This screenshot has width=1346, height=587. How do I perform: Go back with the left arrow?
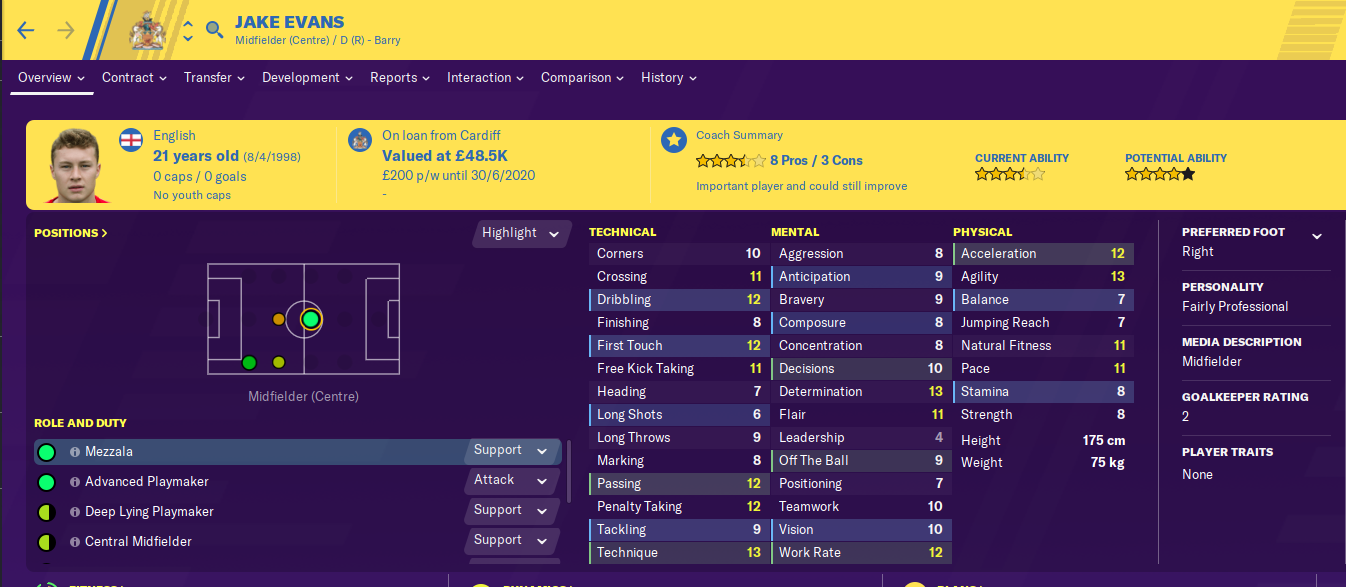tap(26, 30)
